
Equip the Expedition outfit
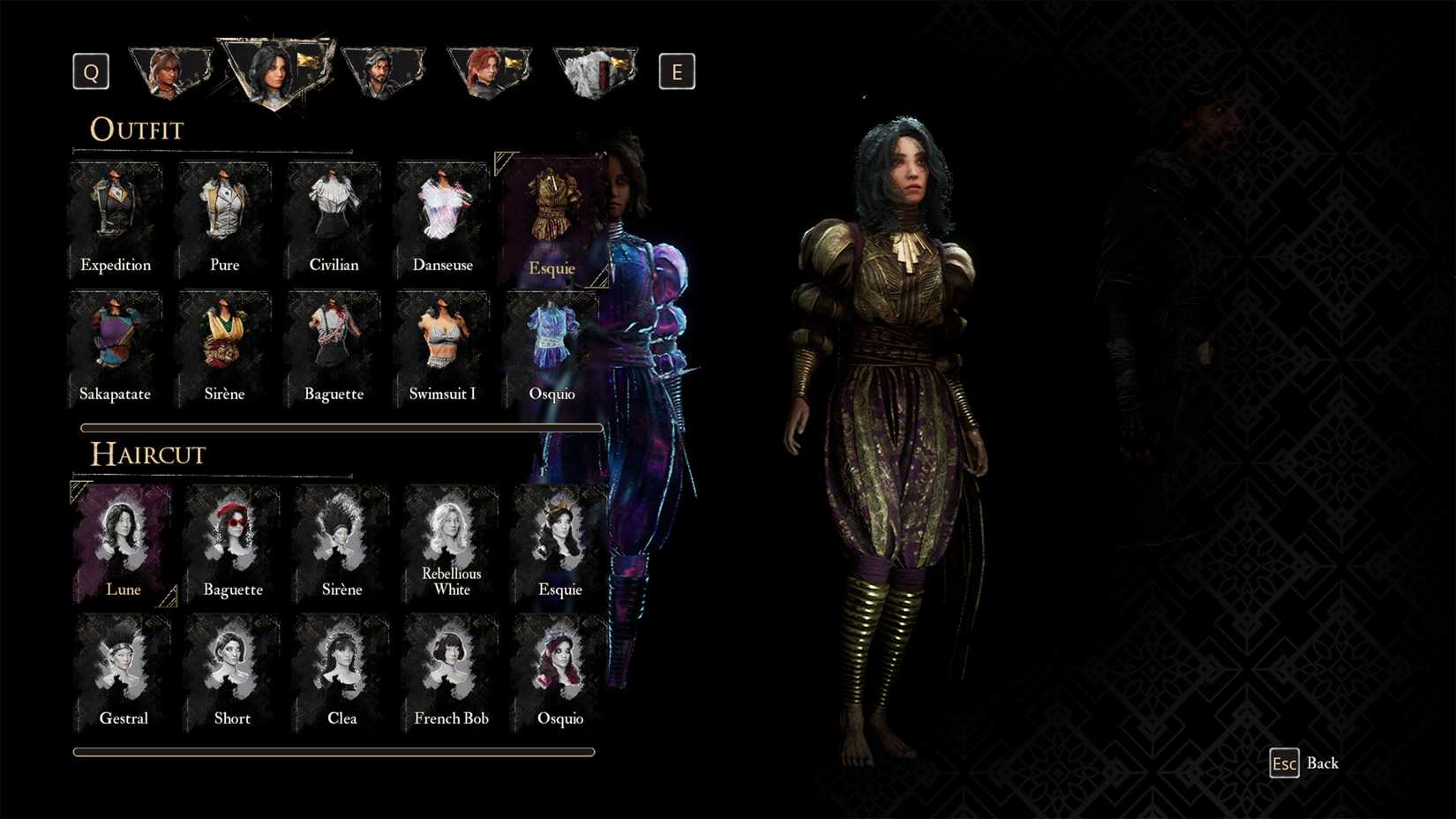coord(115,212)
